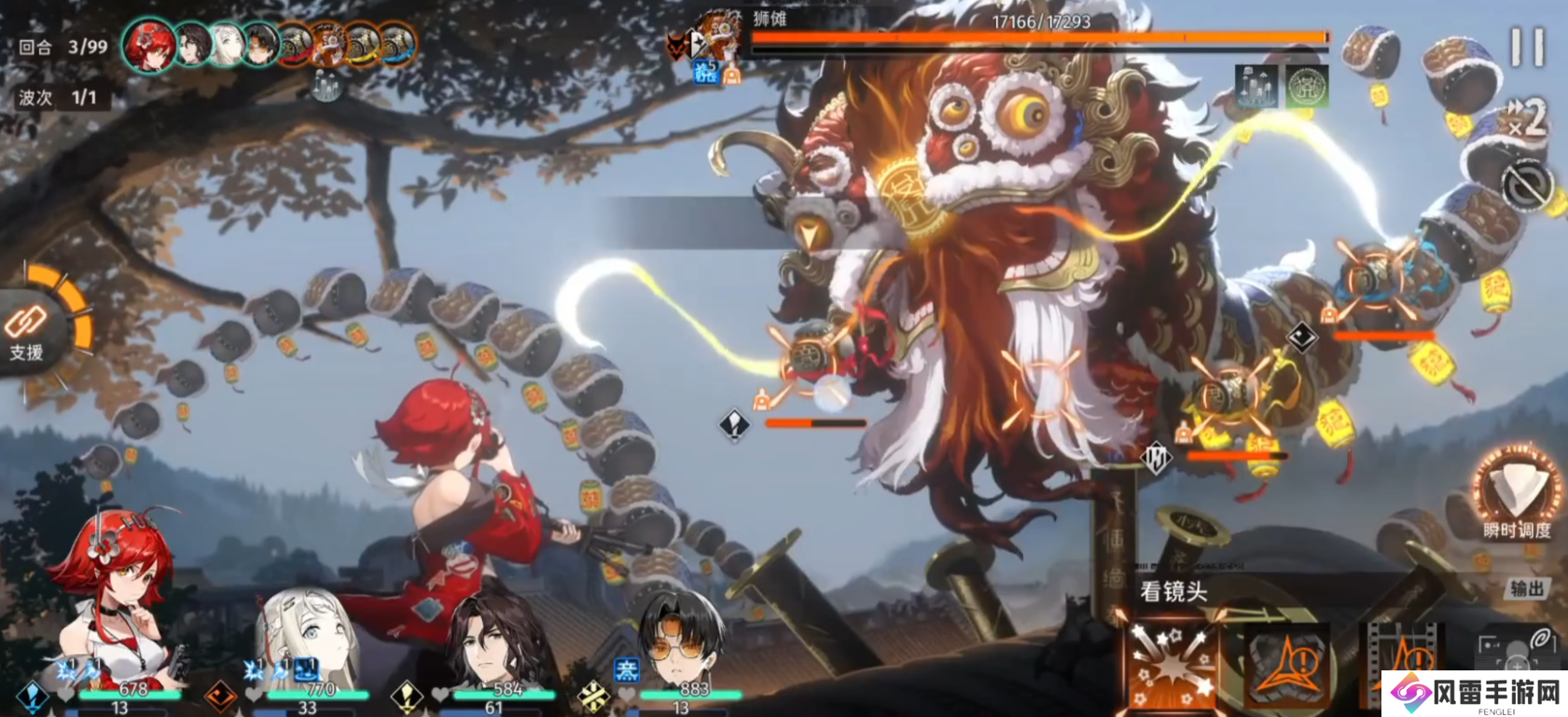The image size is (1568, 717).
Task: Pause the battle
Action: click(x=1527, y=47)
